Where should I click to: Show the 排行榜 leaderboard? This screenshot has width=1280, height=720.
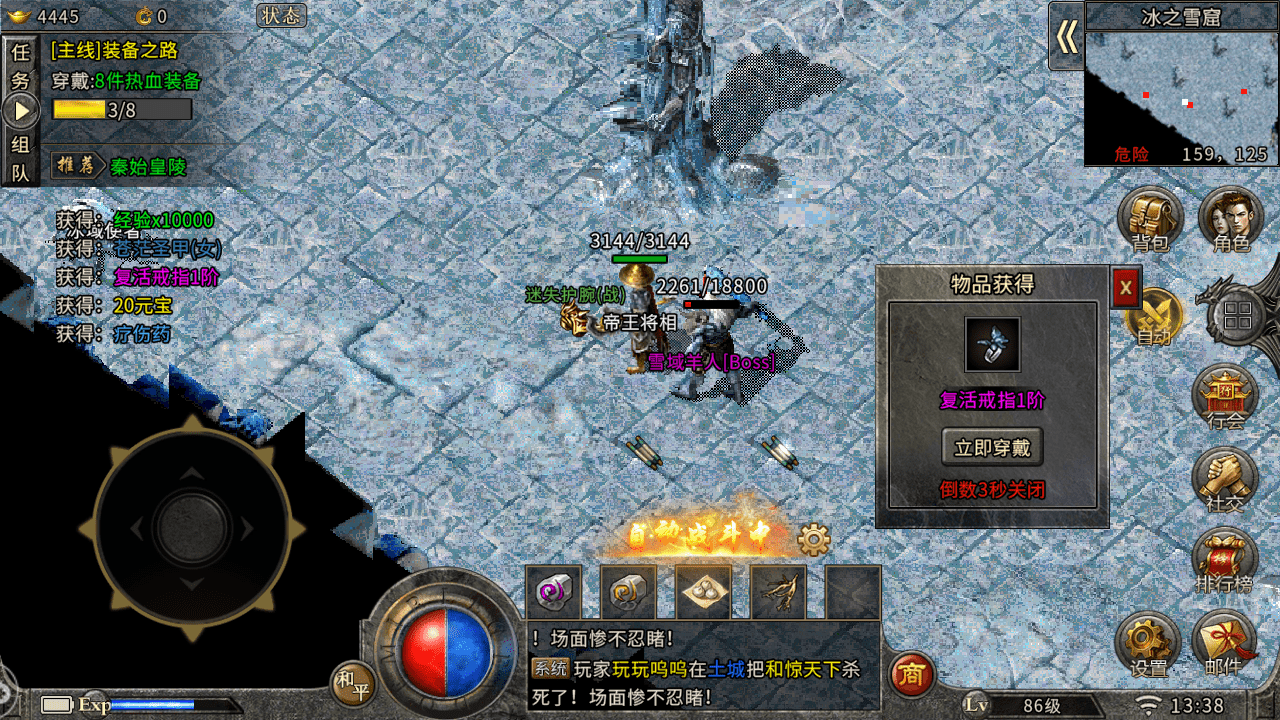click(x=1224, y=562)
